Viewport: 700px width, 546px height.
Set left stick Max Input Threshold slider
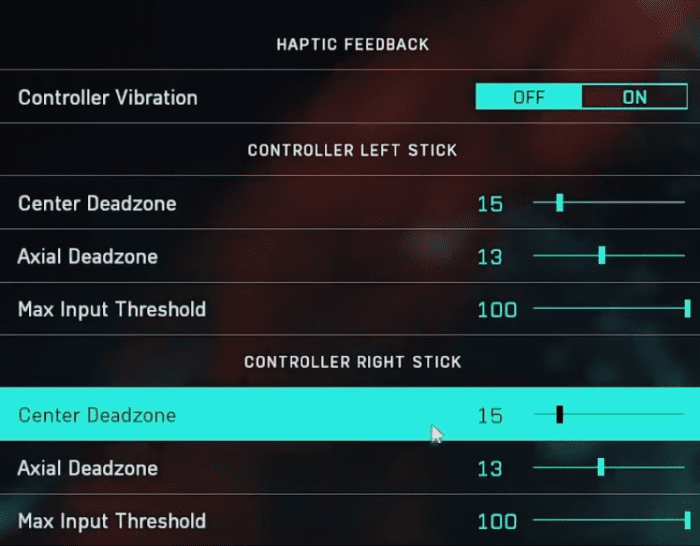[x=687, y=309]
